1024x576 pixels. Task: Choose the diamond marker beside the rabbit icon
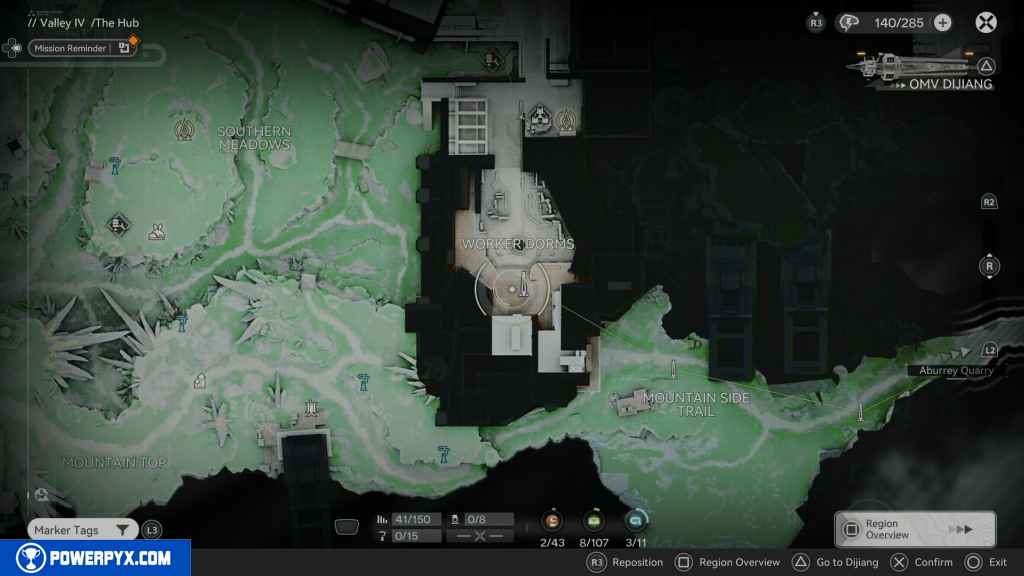pos(119,224)
